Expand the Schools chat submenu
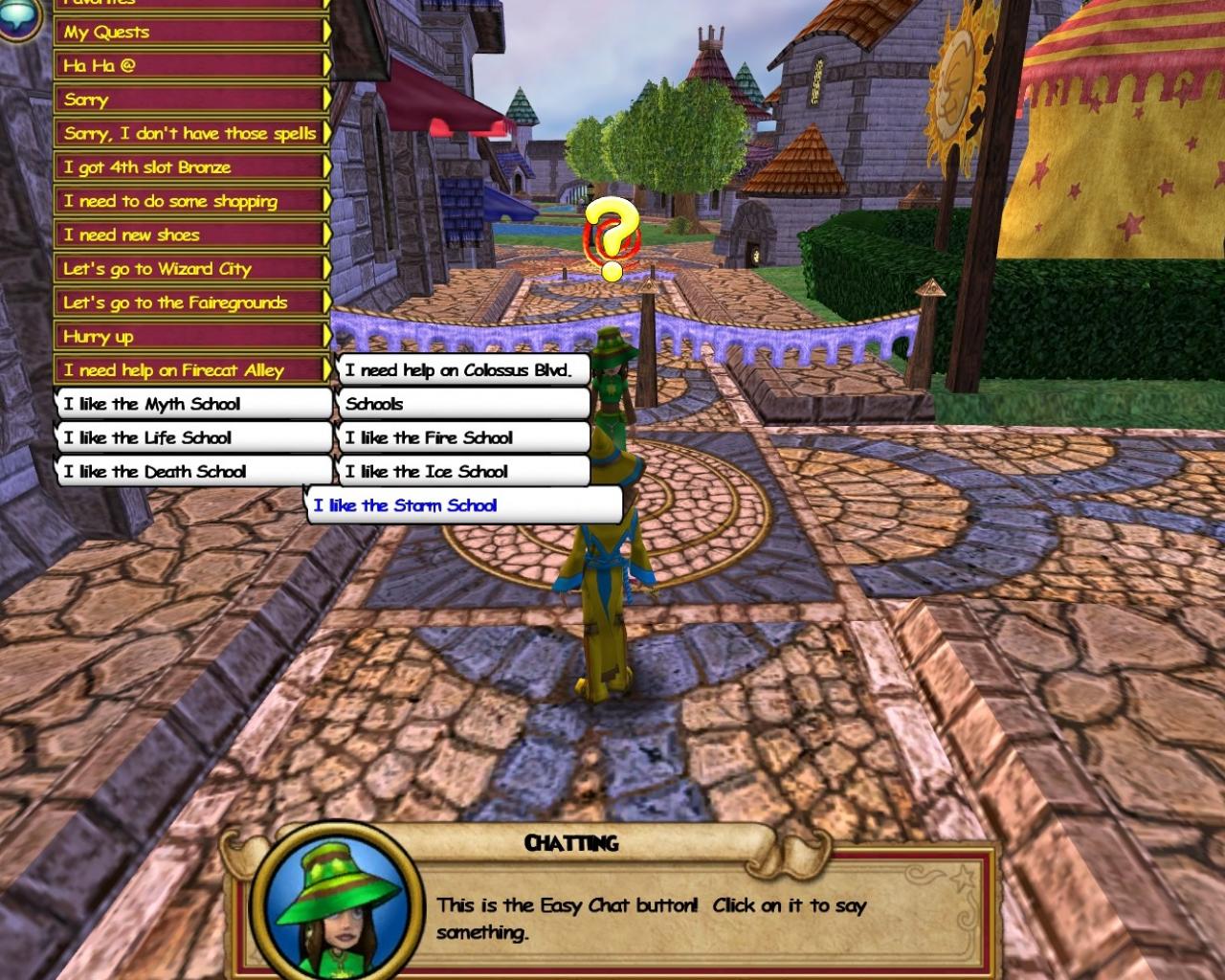This screenshot has height=980, width=1225. tap(466, 404)
